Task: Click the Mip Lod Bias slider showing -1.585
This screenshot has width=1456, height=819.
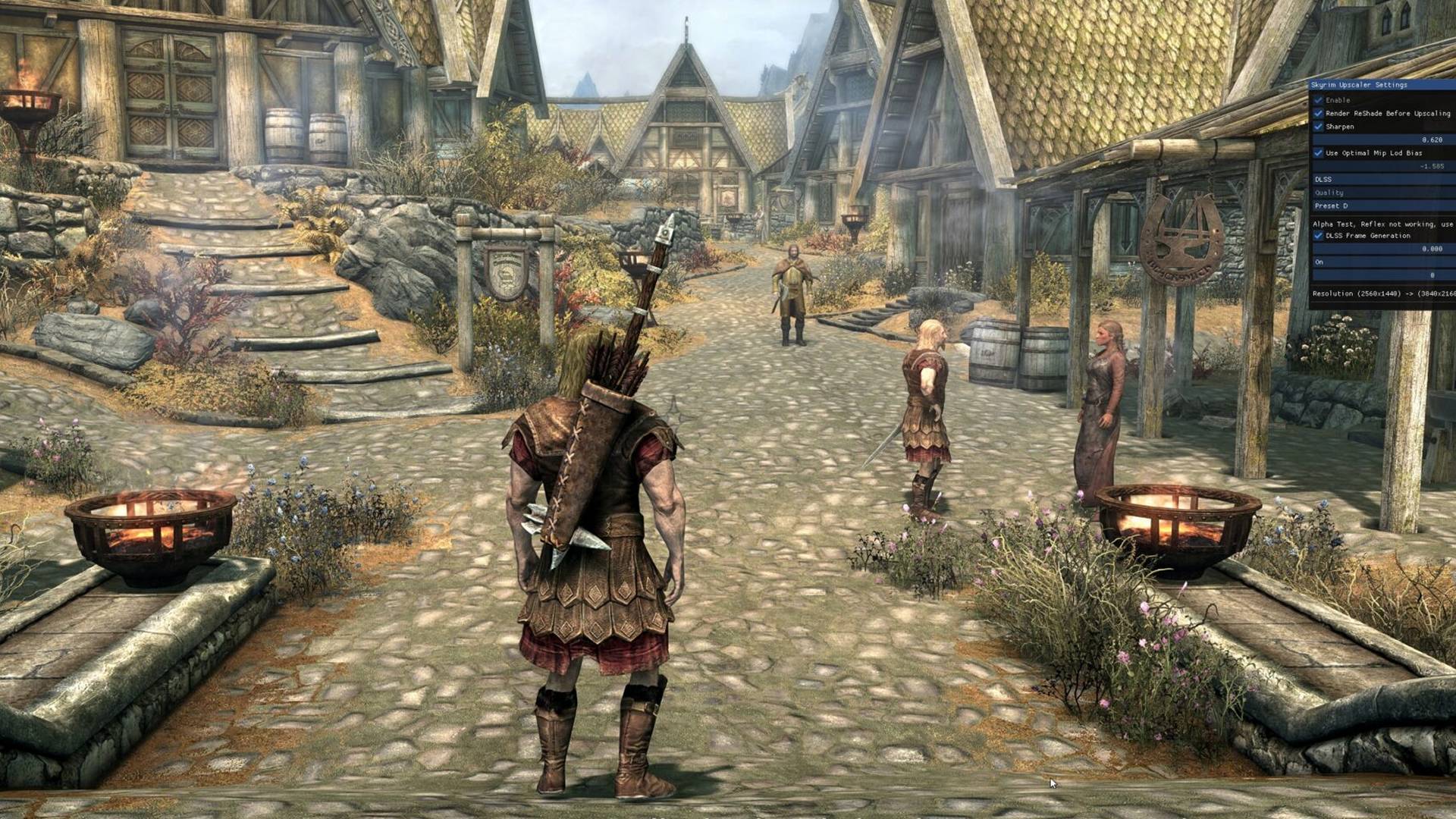Action: pyautogui.click(x=1380, y=165)
